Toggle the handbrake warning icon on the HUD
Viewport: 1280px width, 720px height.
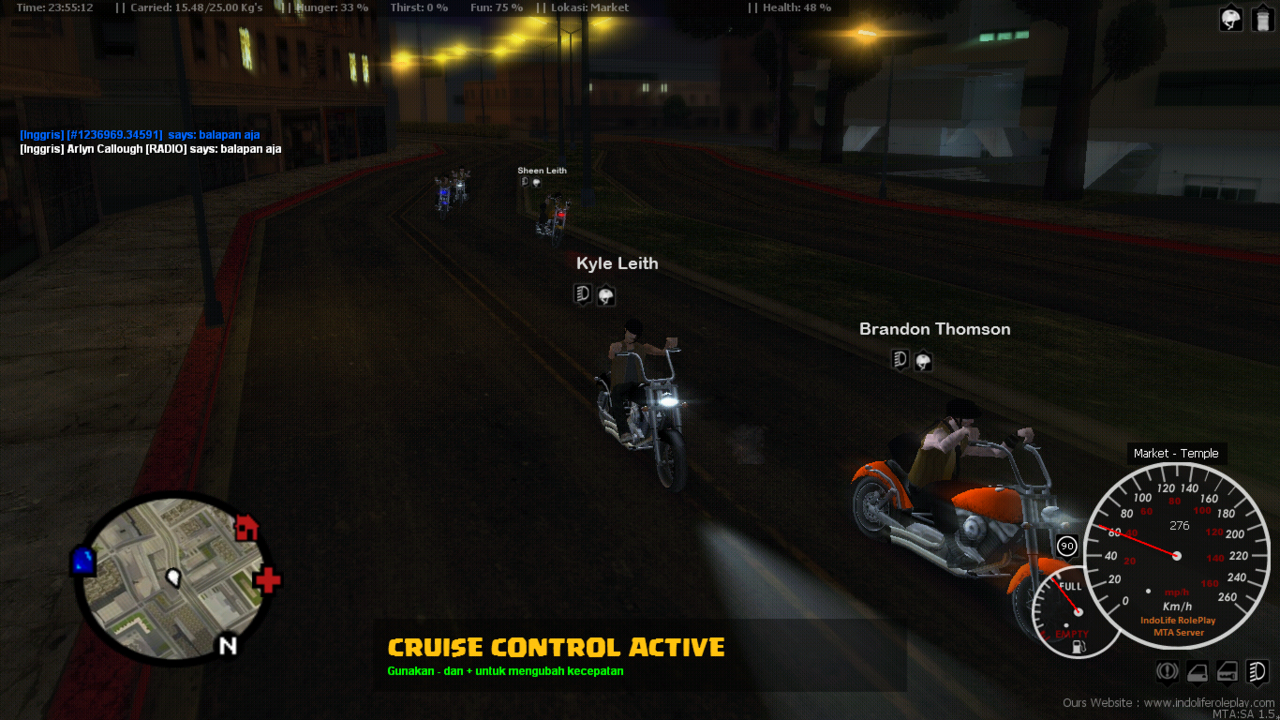(1167, 671)
